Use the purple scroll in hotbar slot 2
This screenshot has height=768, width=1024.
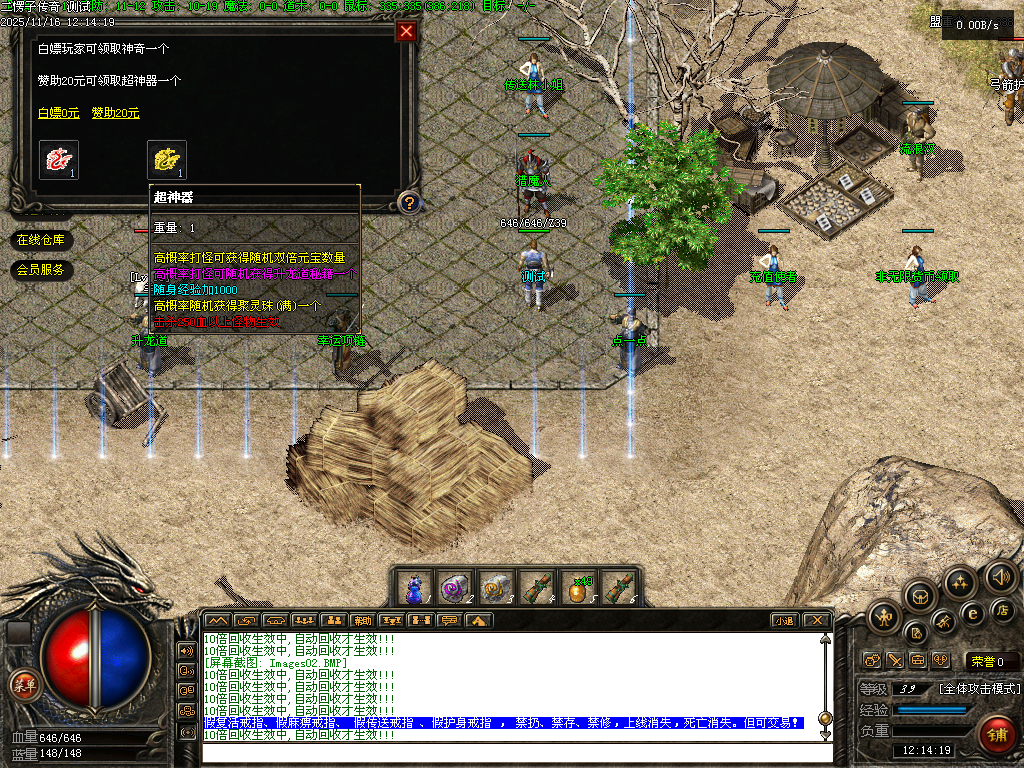click(x=455, y=587)
